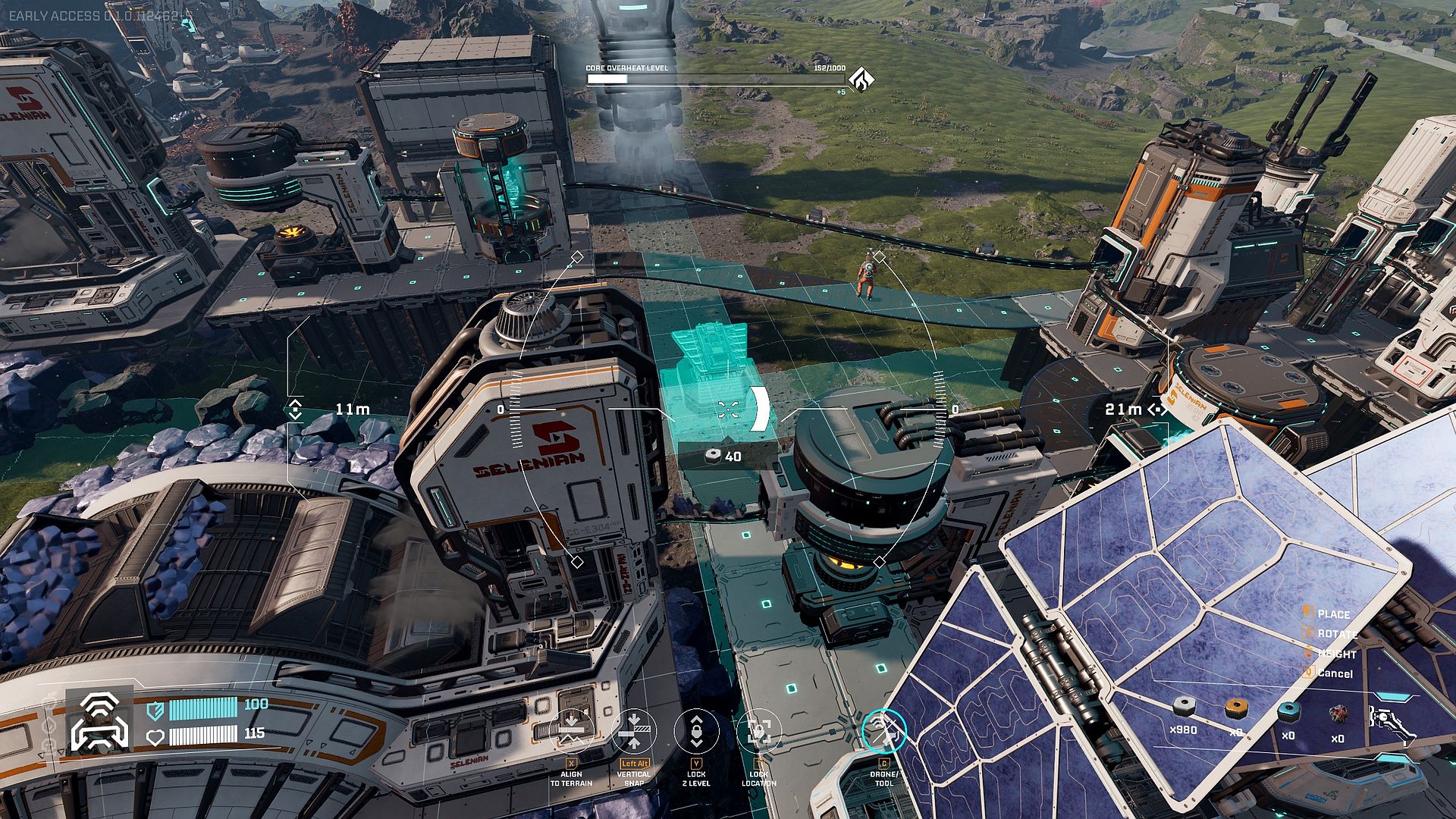Choose the build tool gun icon

coord(1390,720)
